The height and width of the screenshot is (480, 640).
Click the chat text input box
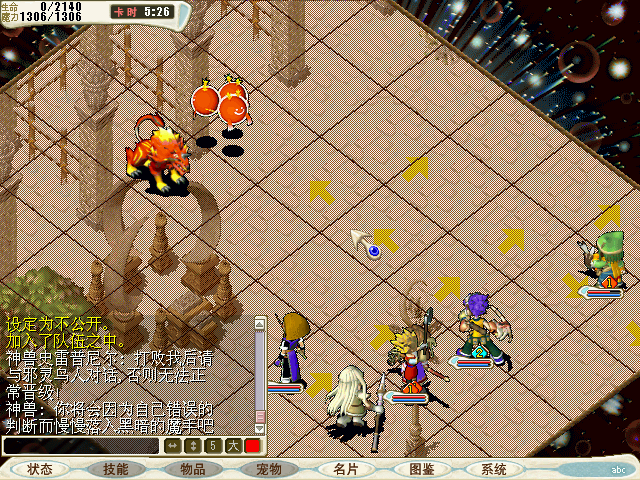pyautogui.click(x=80, y=446)
